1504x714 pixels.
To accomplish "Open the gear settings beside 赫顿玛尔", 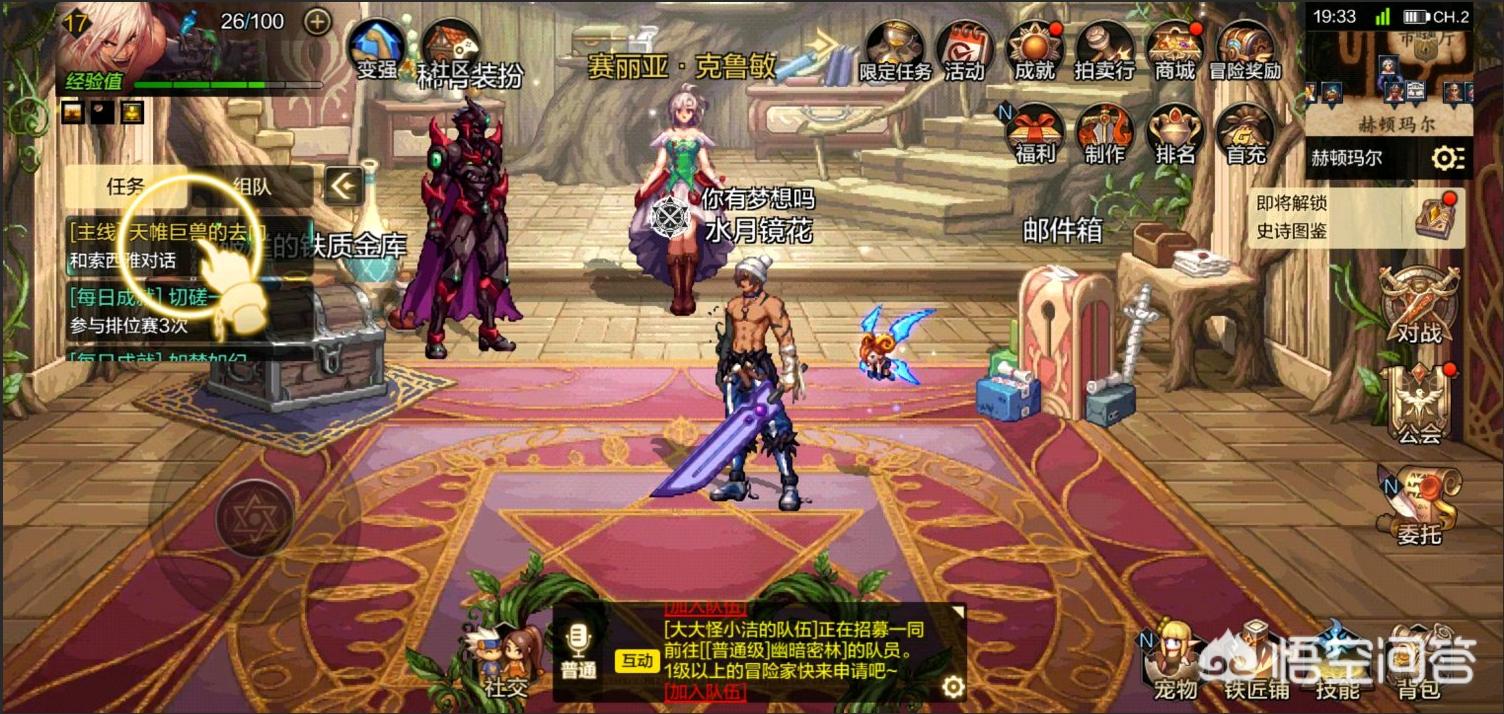I will pyautogui.click(x=1447, y=158).
